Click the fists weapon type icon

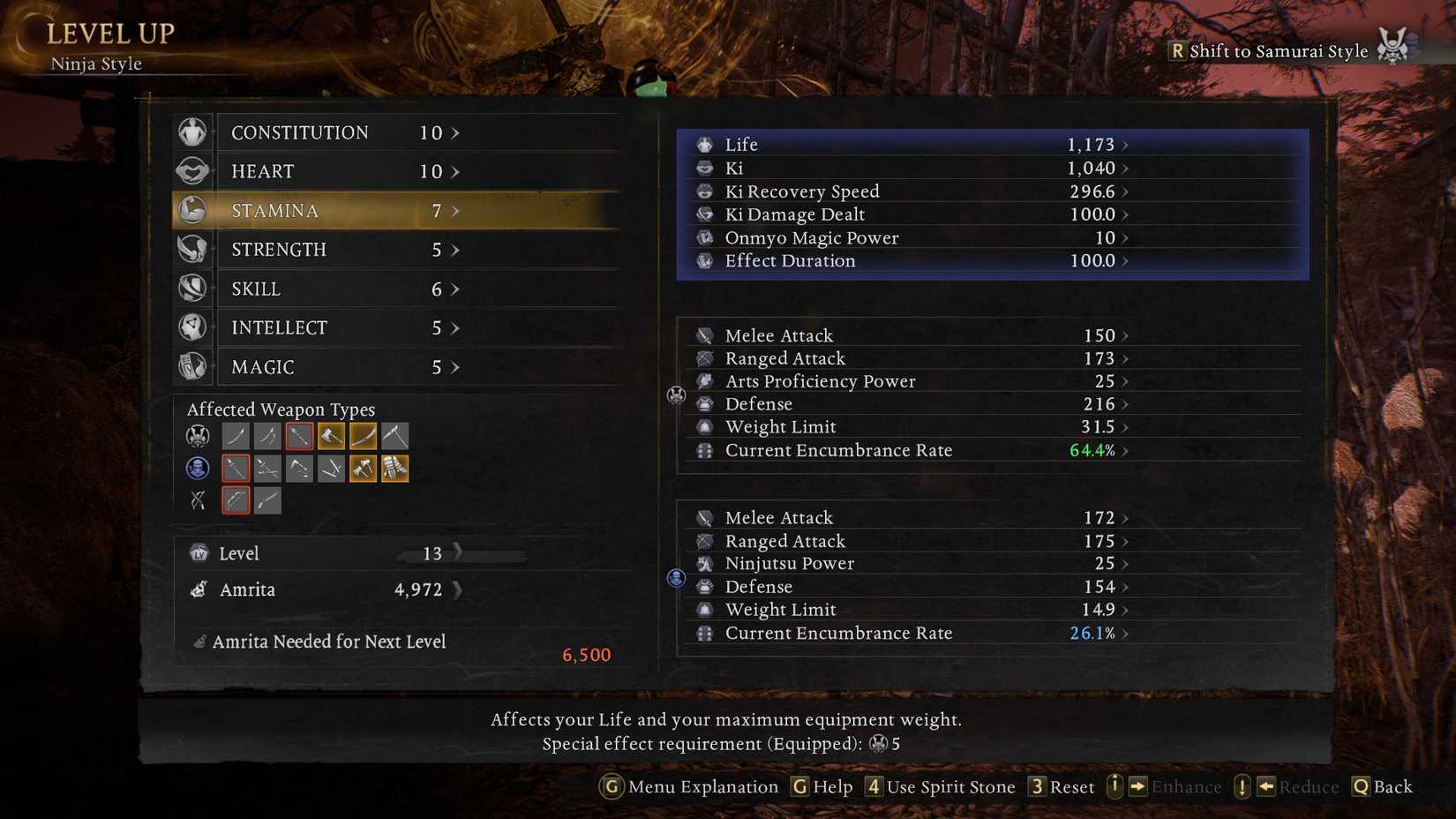tap(394, 468)
